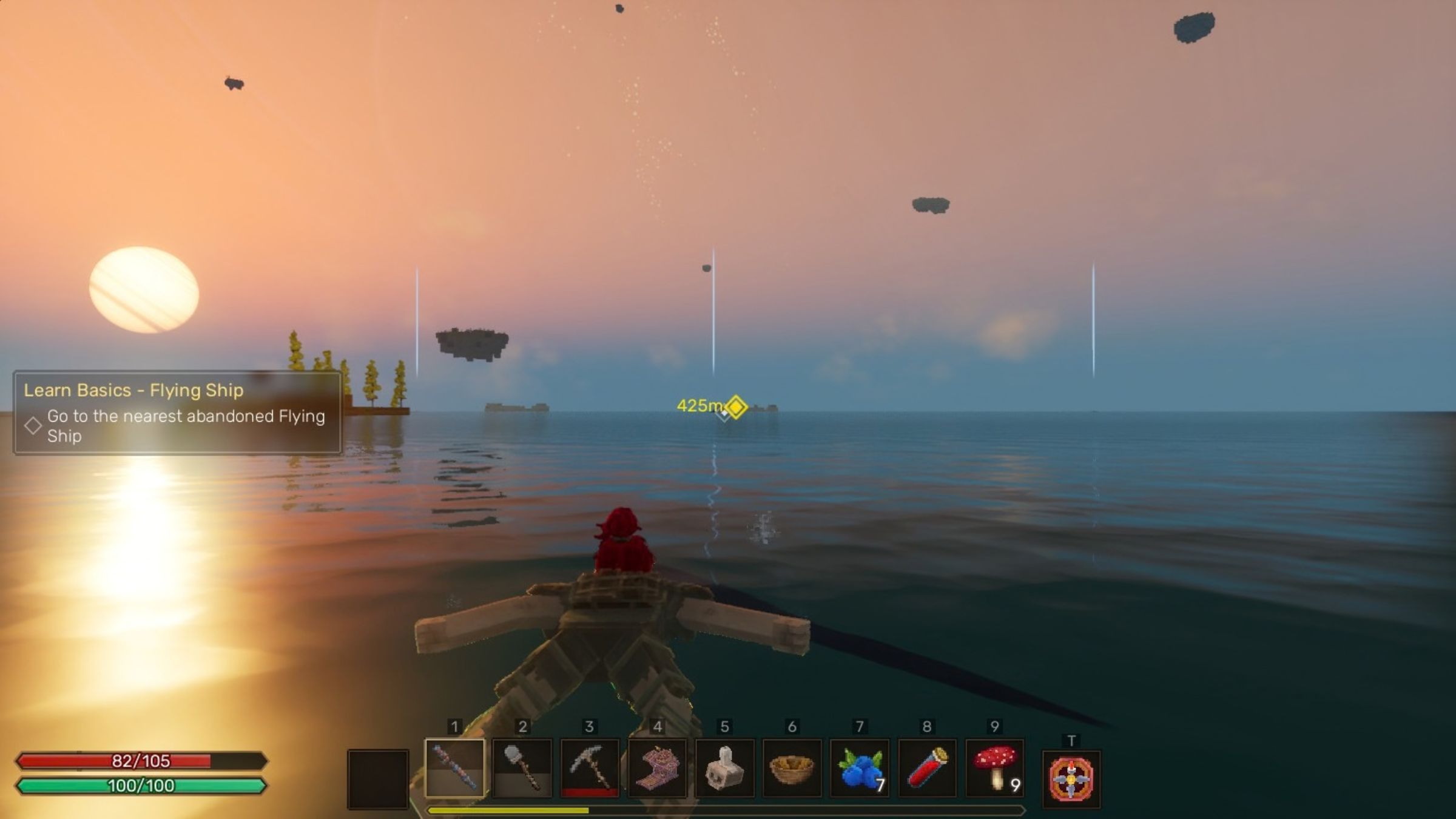Activate the compass-like T slot icon
The height and width of the screenshot is (819, 1456).
pyautogui.click(x=1071, y=779)
